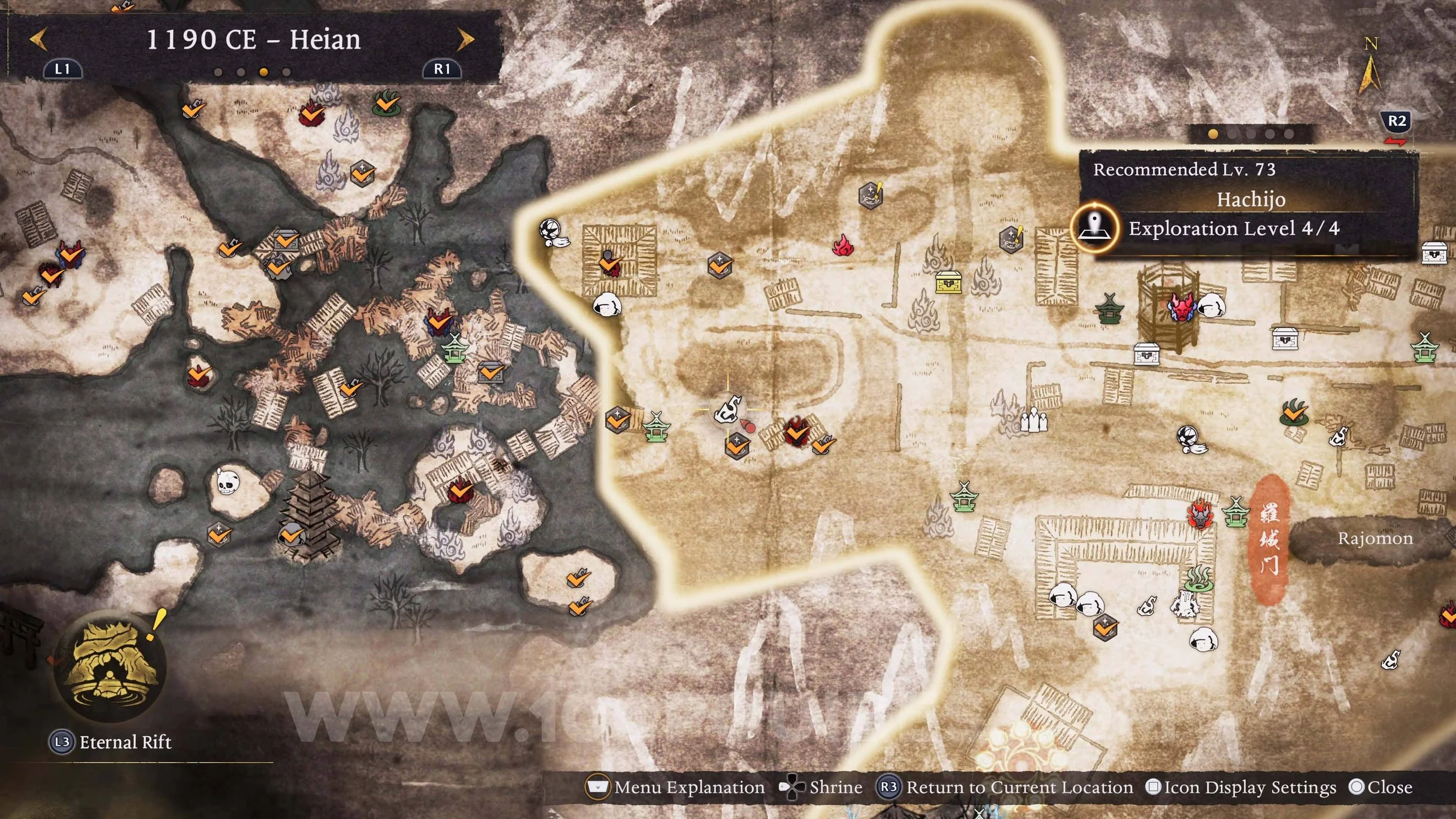The image size is (1456, 819).
Task: Select the previous era arrow
Action: [38, 40]
